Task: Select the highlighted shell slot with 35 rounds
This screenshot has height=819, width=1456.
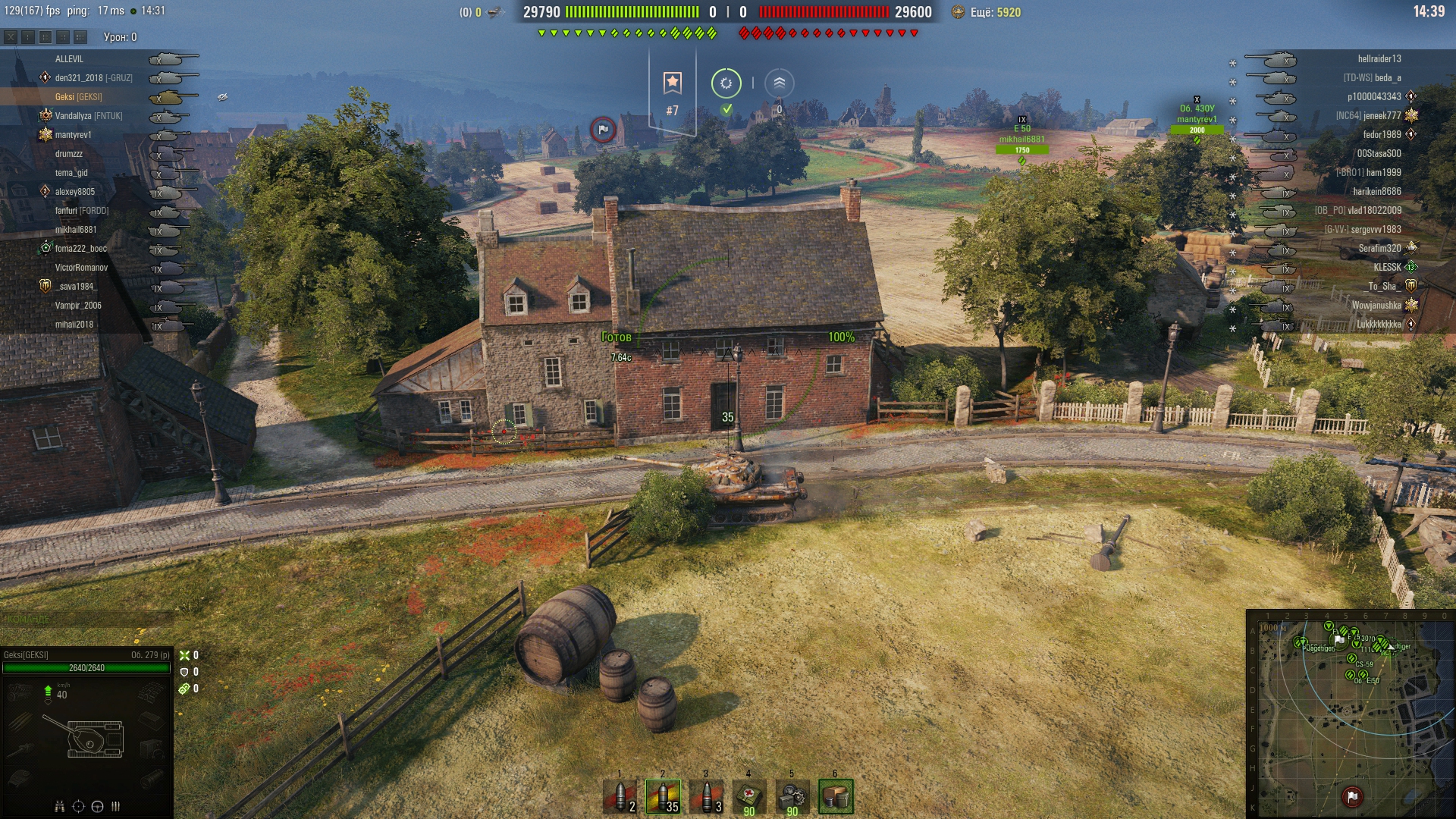Action: coord(663,796)
